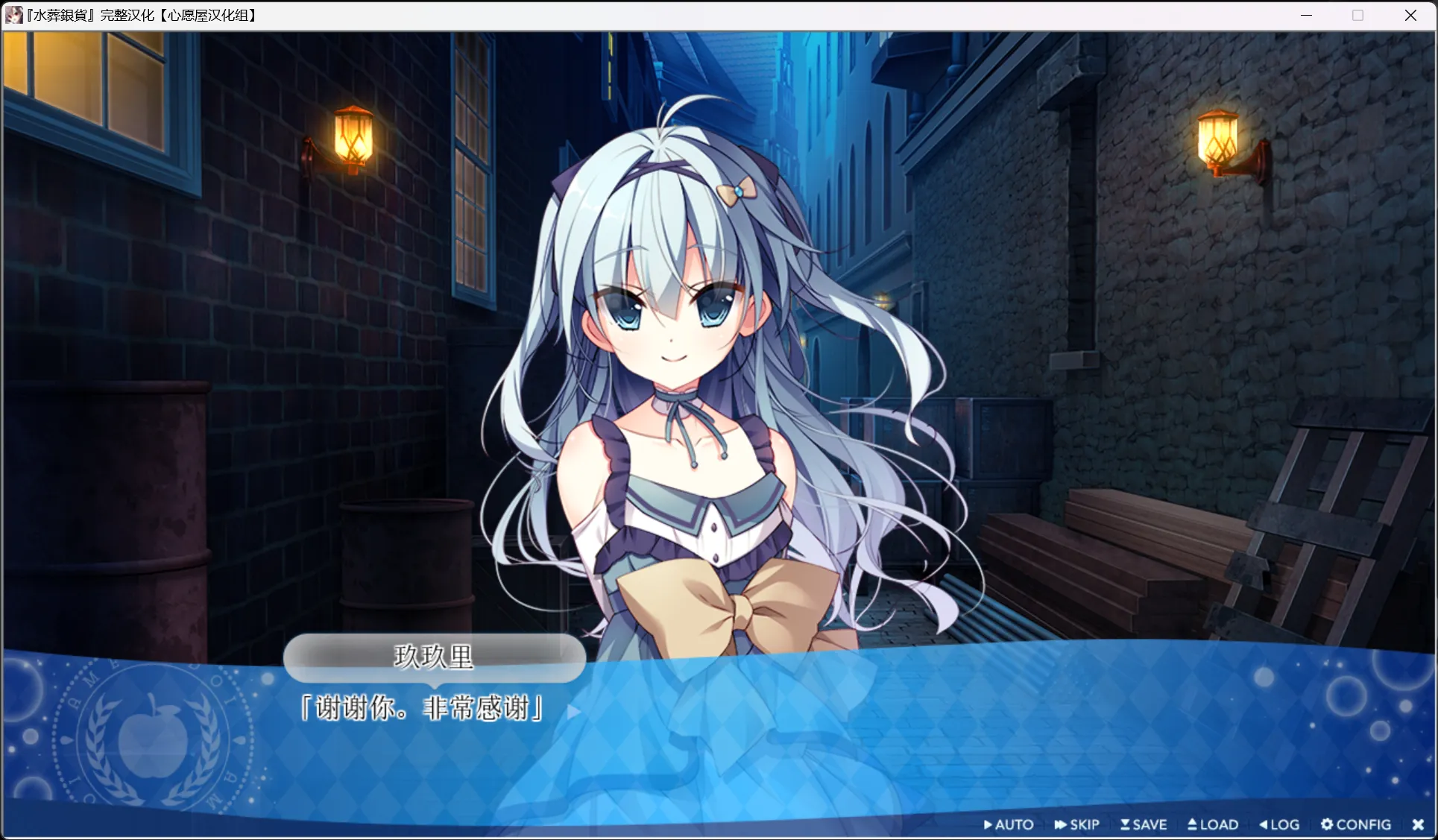Viewport: 1438px width, 840px height.
Task: Enable AUTO text advance mode
Action: [x=1009, y=824]
